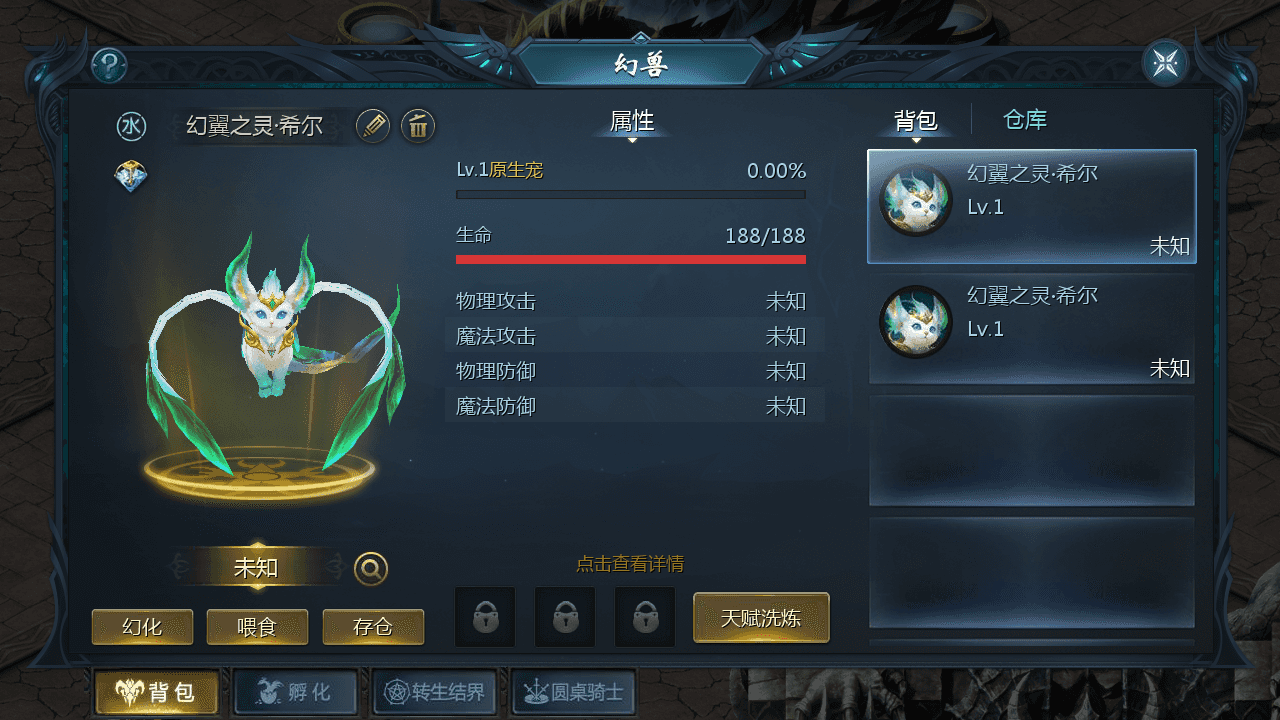Switch to the 转生结界 tab
1280x720 pixels.
(434, 692)
